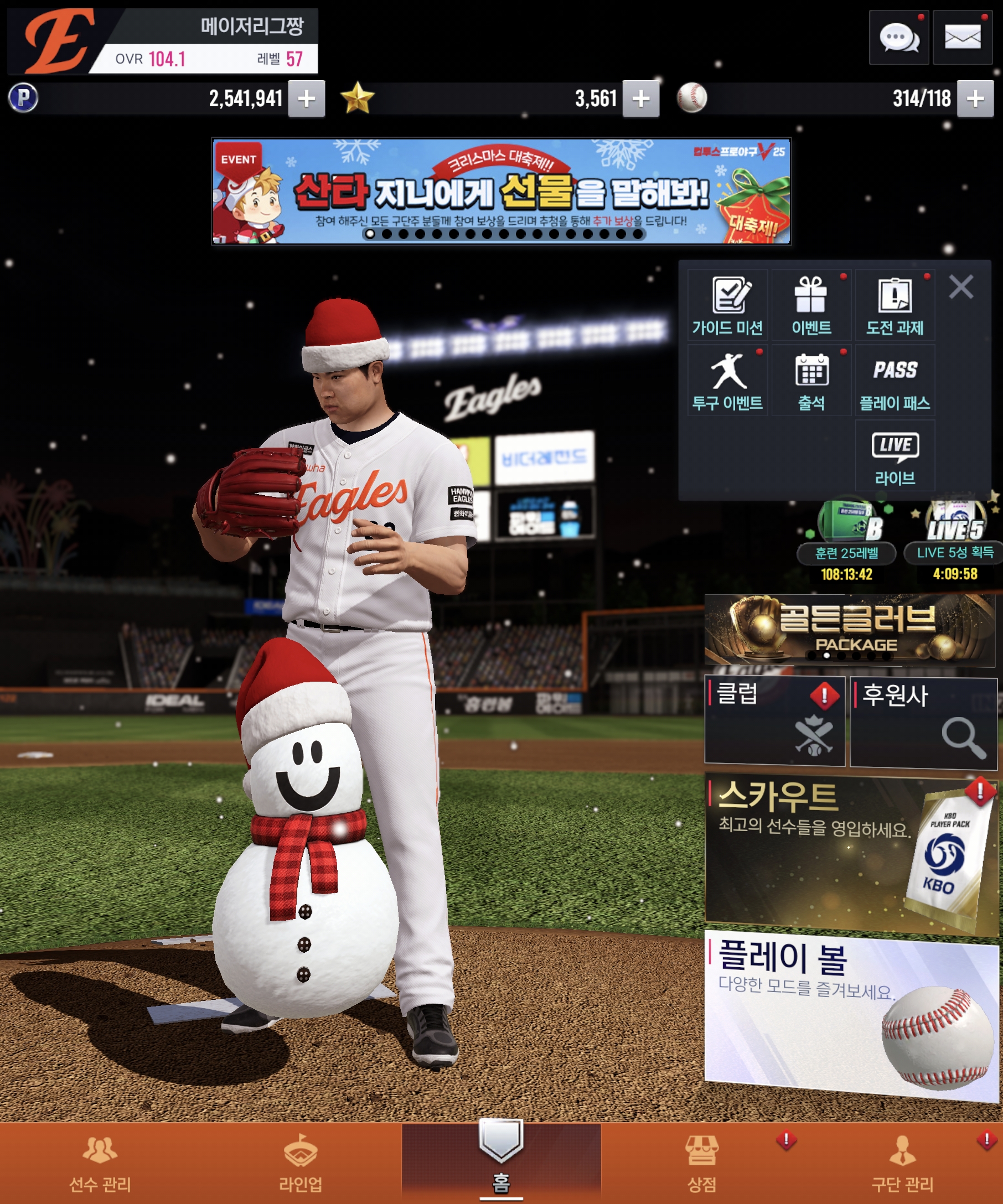
Task: Open the chat speech bubble icon
Action: click(x=898, y=38)
